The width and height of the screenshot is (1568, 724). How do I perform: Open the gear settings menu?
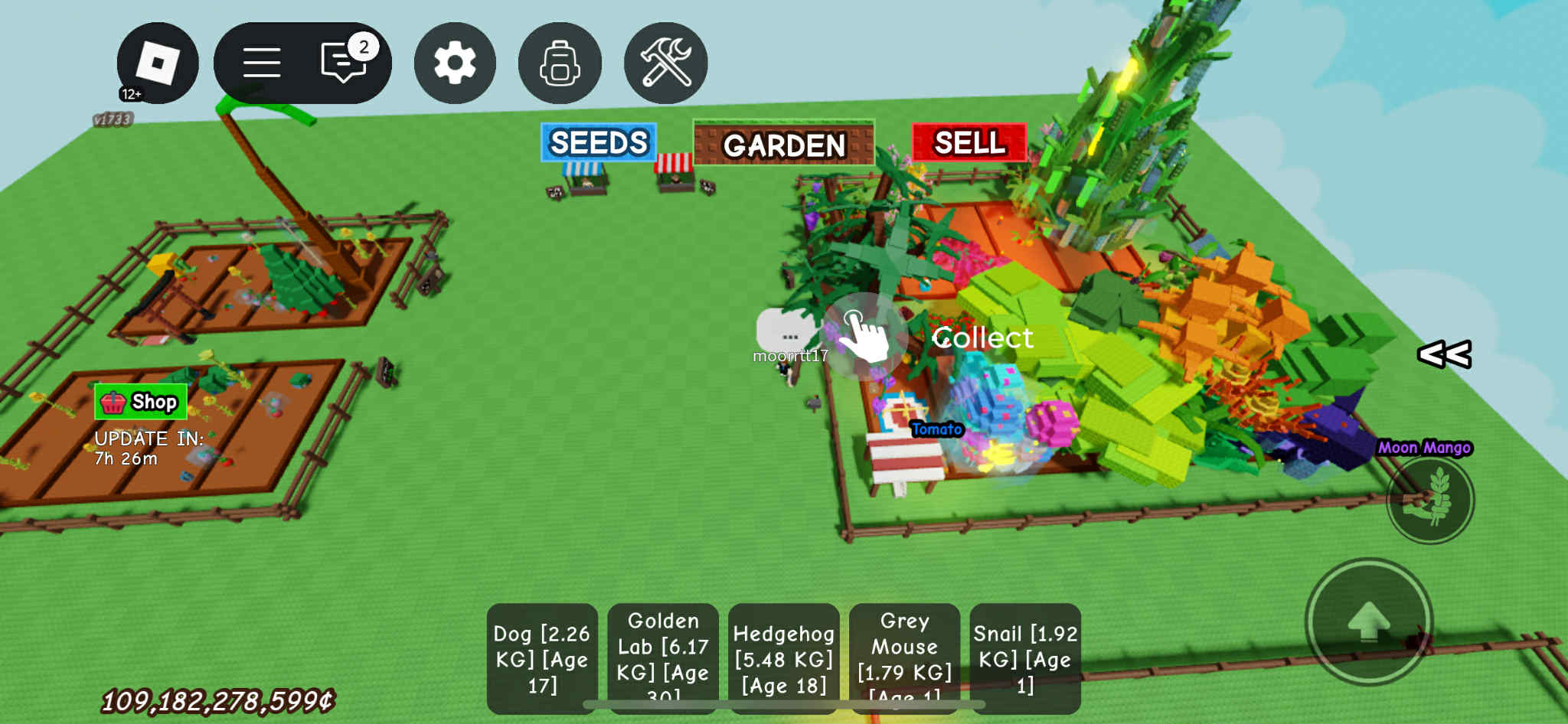[455, 63]
